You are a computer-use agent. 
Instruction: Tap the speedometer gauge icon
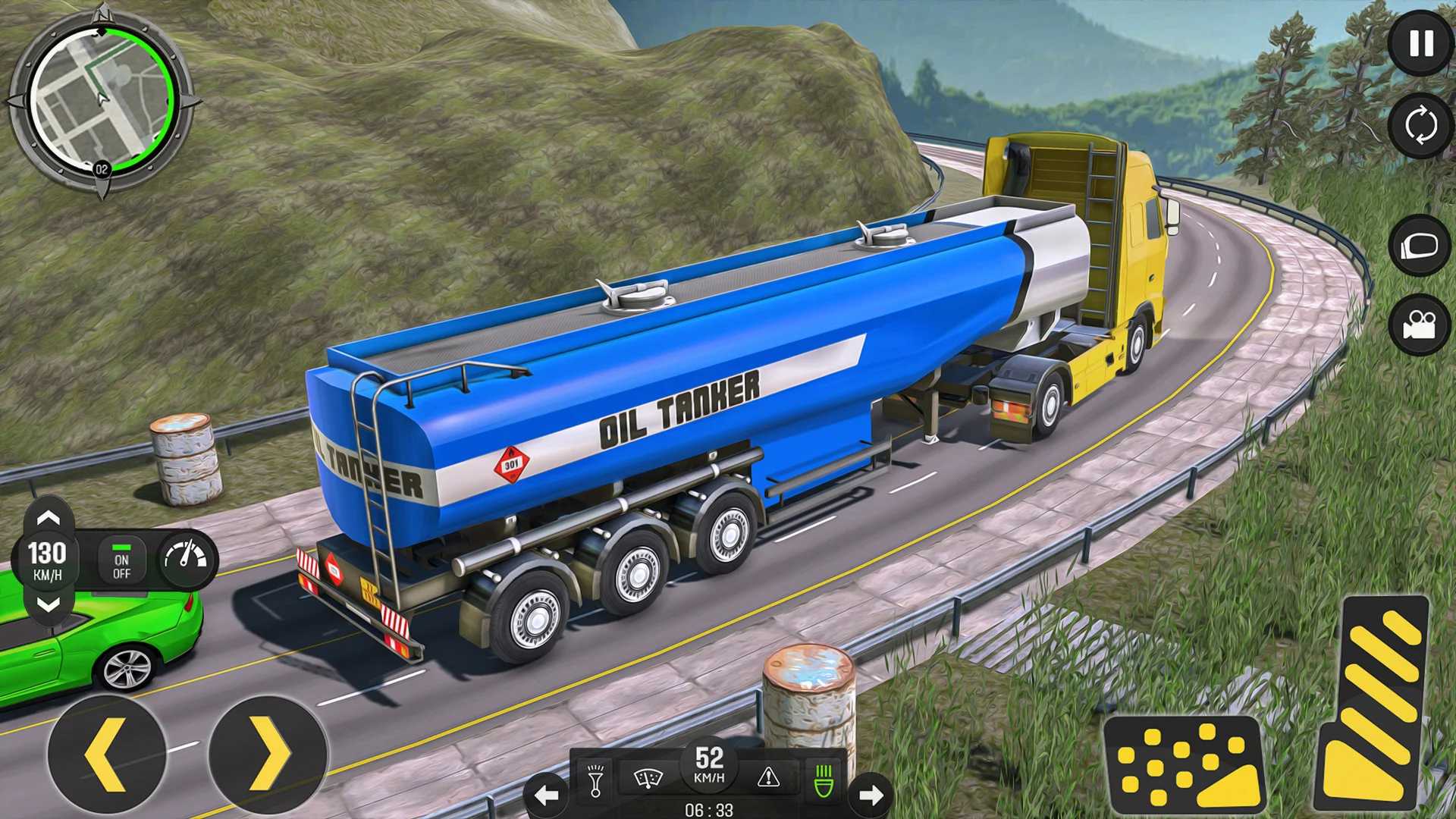[187, 559]
